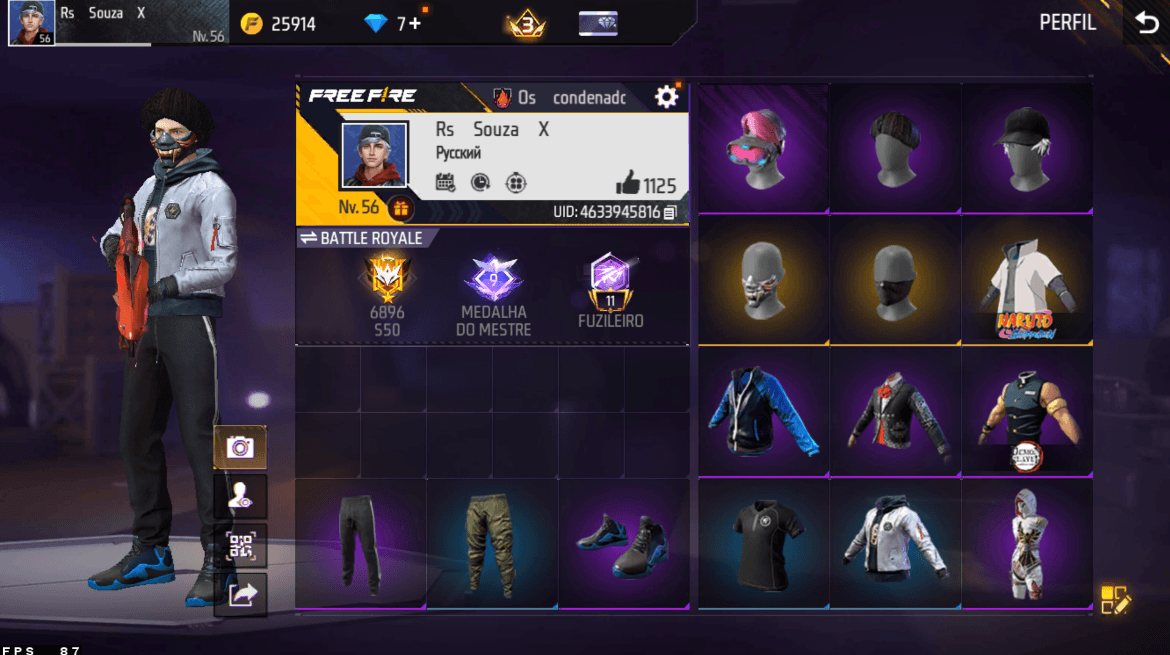The width and height of the screenshot is (1170, 655).
Task: Choose the black cap headgear
Action: coord(1026,148)
